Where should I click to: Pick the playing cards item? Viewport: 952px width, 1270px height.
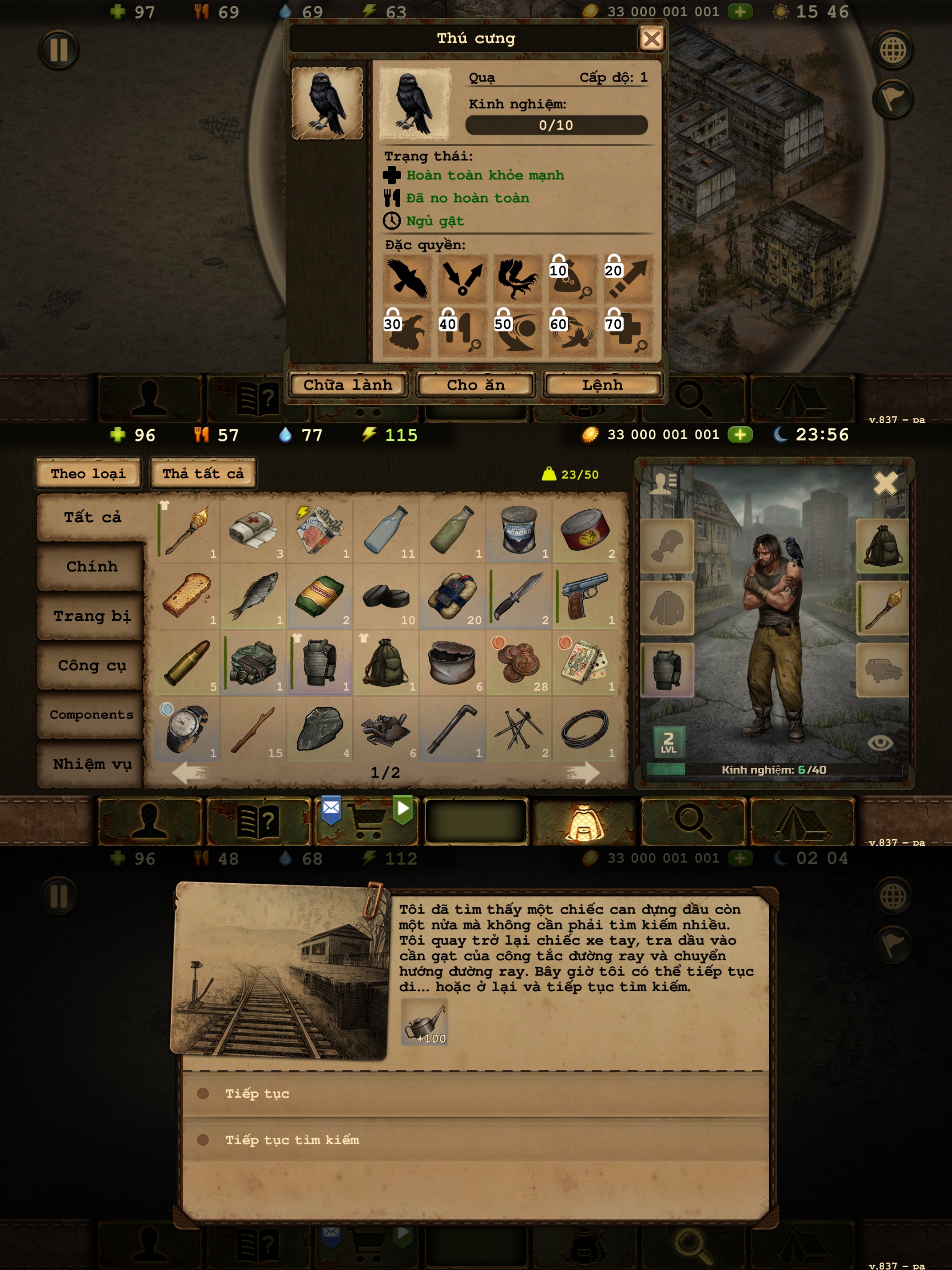[585, 662]
